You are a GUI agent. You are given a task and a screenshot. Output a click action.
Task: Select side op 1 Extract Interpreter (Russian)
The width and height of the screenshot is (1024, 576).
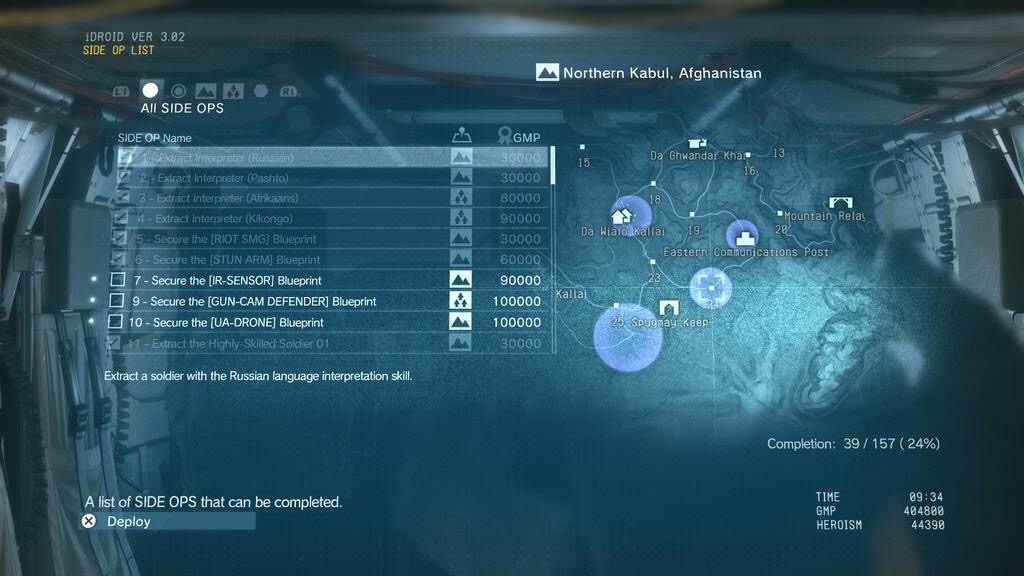pos(330,158)
